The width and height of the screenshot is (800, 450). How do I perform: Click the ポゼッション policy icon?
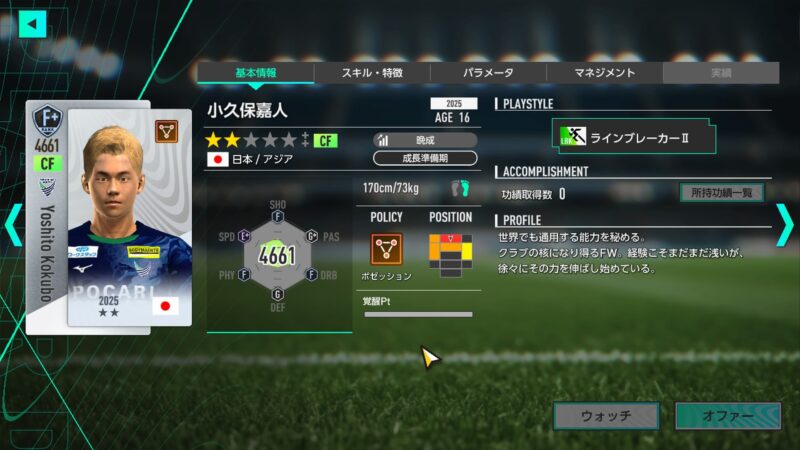pyautogui.click(x=386, y=249)
